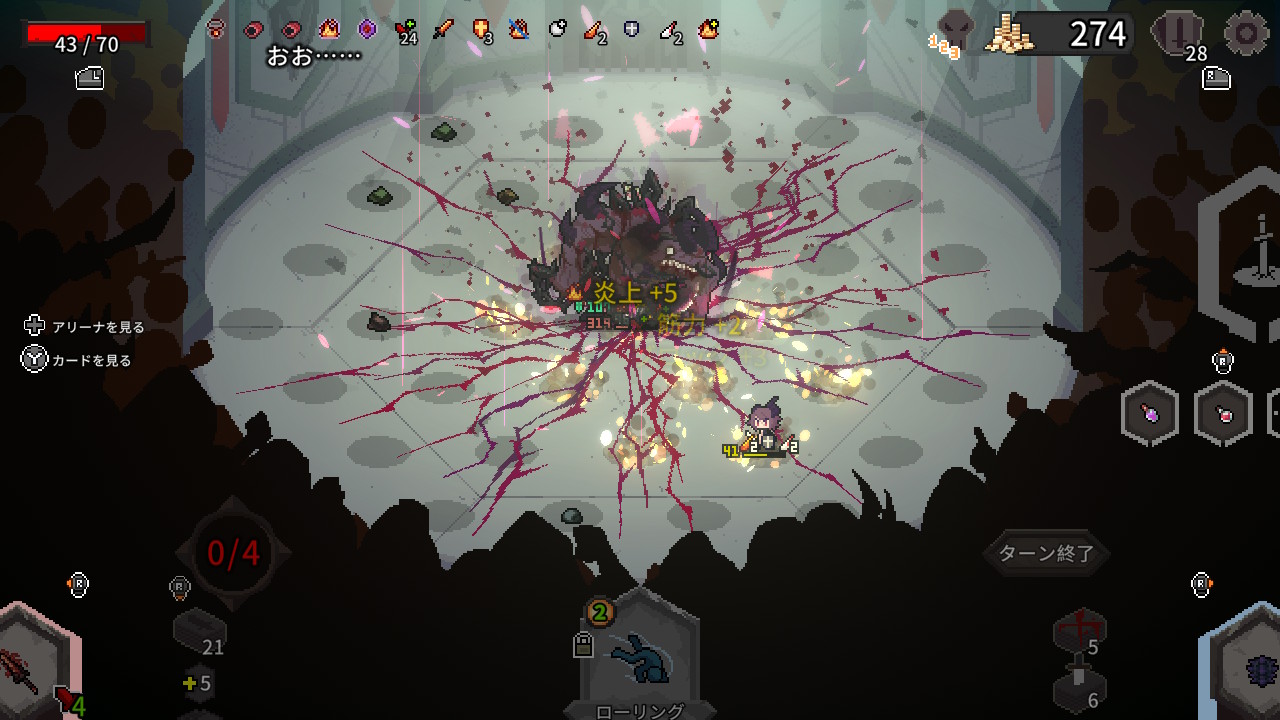View the exhaust pile showing 5

1079,633
